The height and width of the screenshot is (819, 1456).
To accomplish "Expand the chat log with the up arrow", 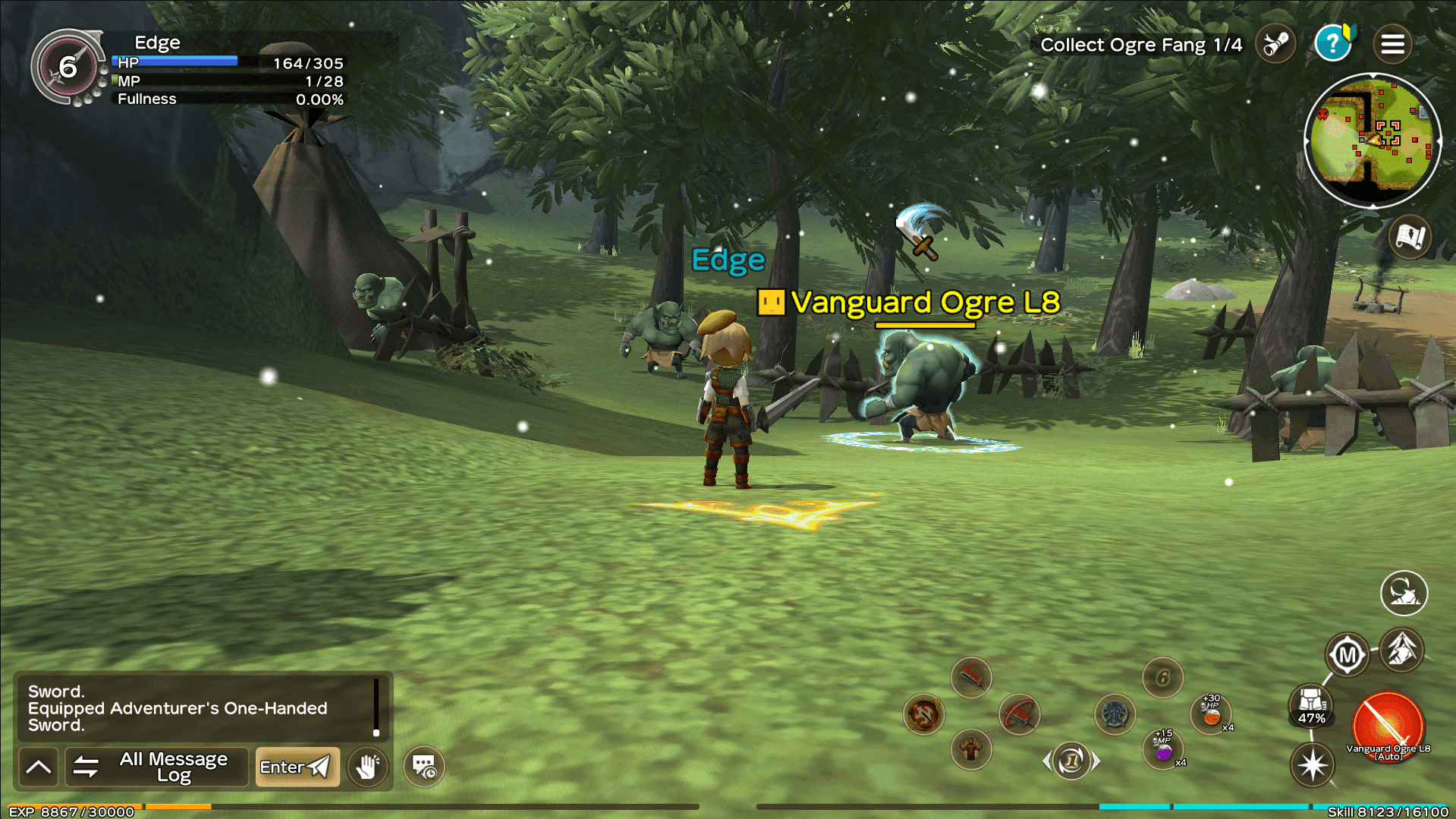I will pos(39,767).
